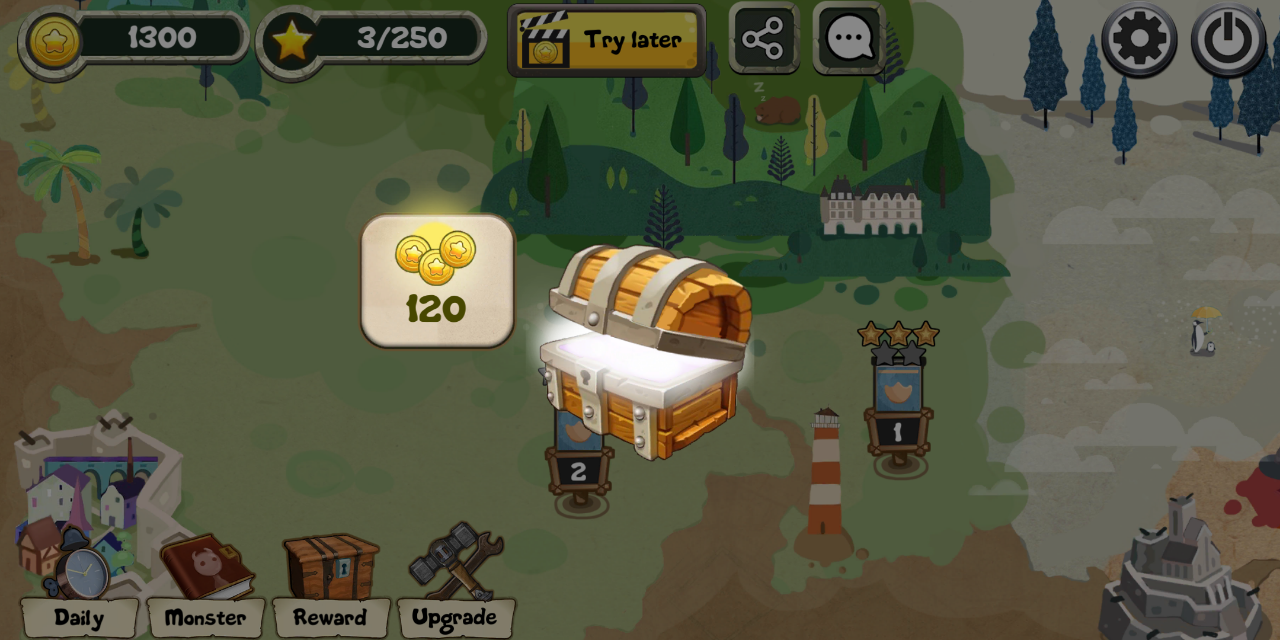The image size is (1280, 640).
Task: Claim the 120 coins reward
Action: 437,281
